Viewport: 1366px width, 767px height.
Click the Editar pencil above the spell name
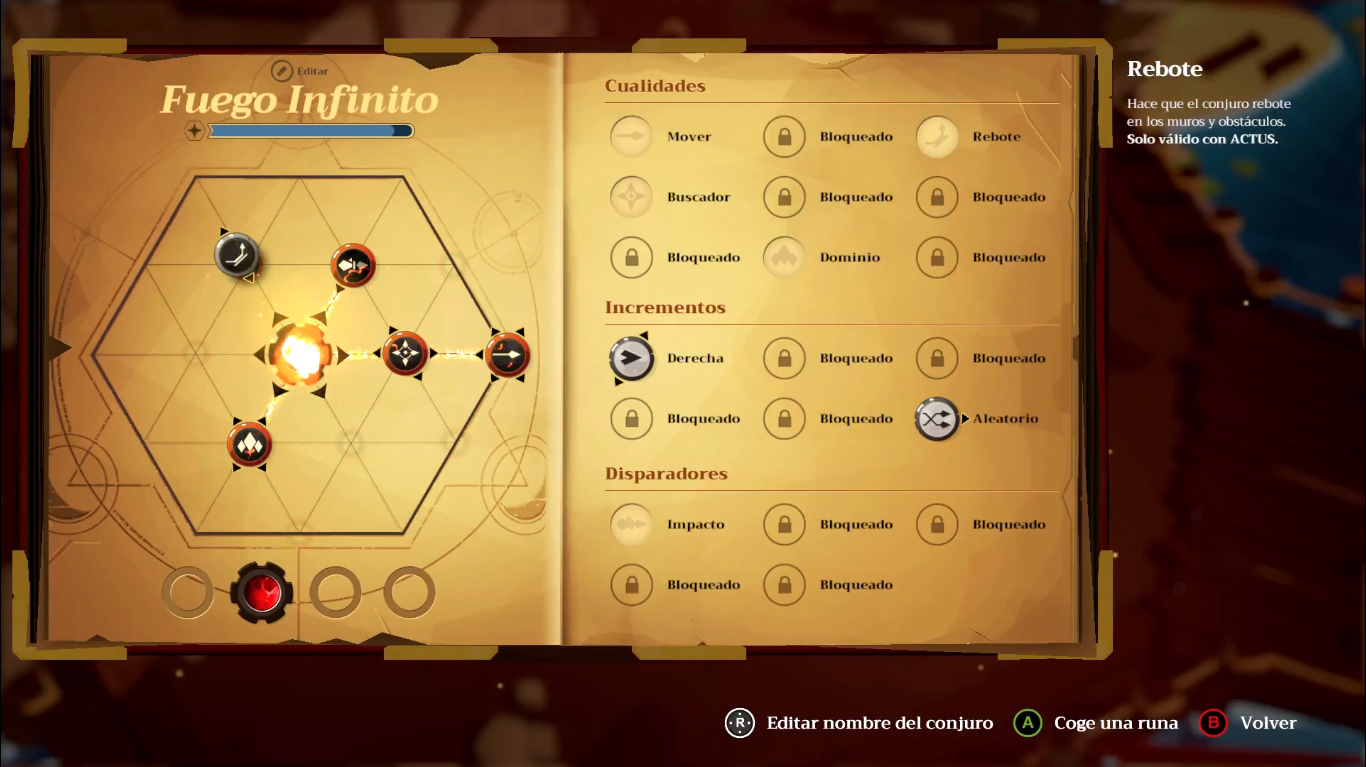[282, 71]
